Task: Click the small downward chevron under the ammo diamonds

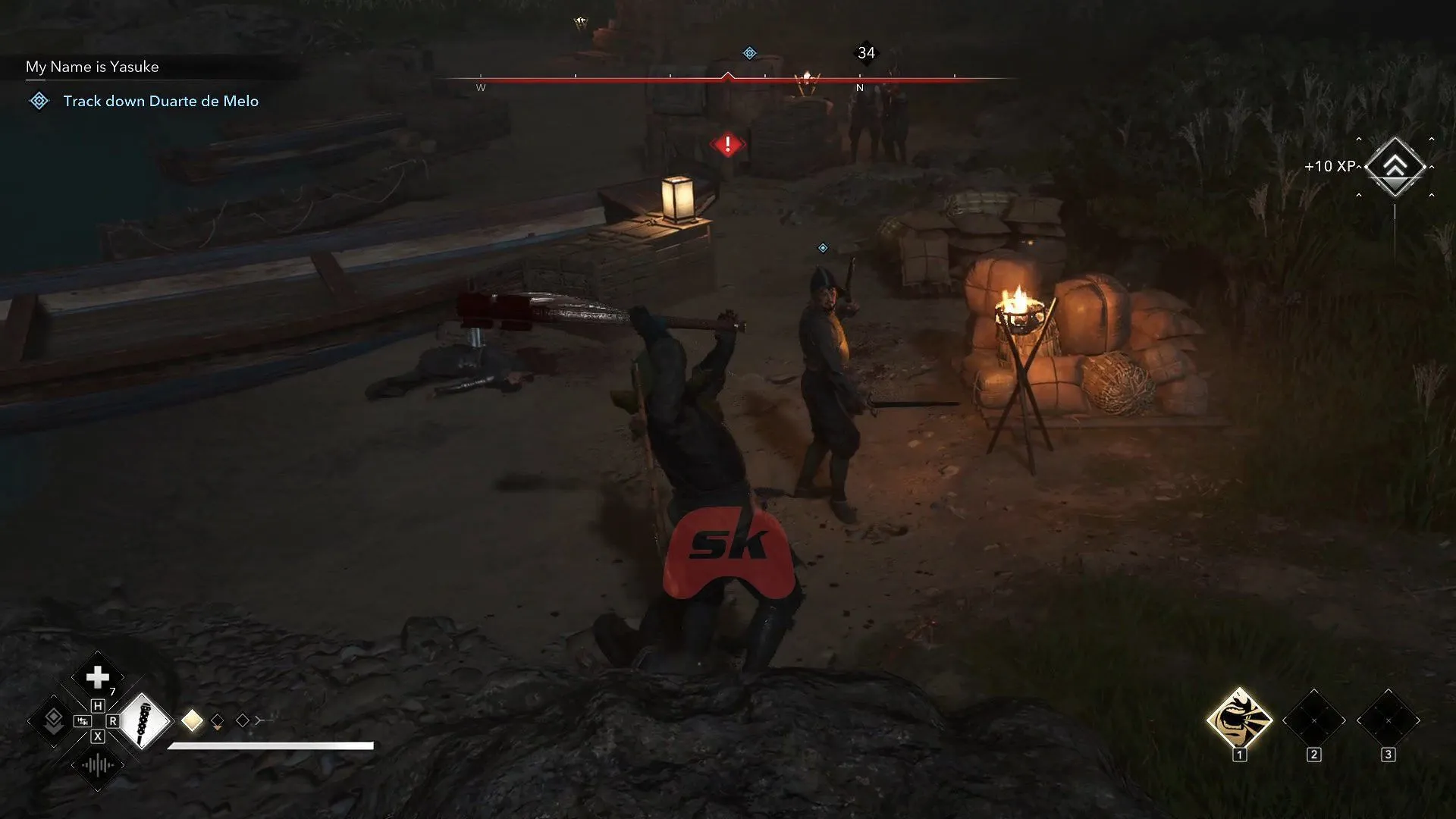Action: [218, 727]
